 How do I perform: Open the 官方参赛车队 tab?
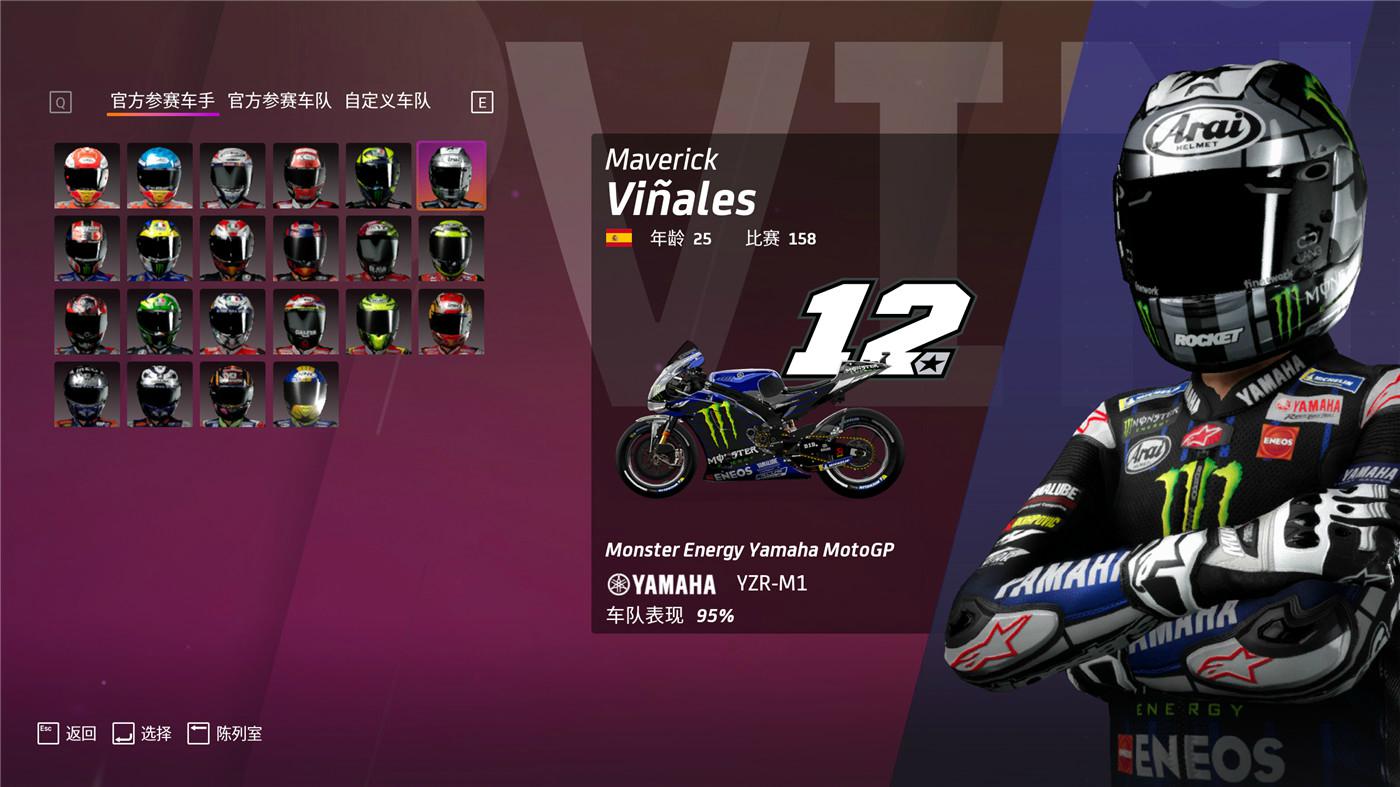pos(280,101)
